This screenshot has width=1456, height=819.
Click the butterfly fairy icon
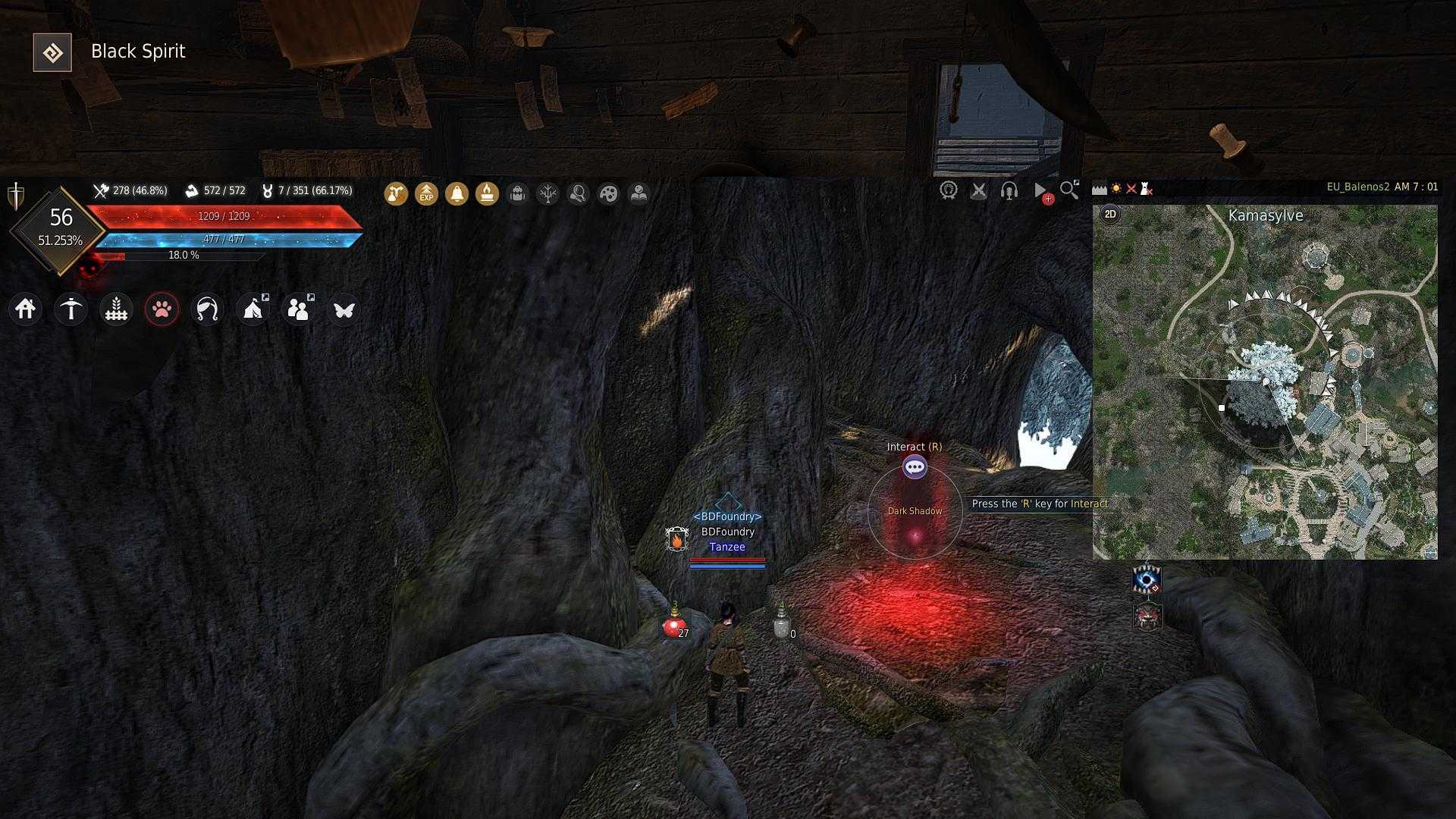click(x=344, y=309)
